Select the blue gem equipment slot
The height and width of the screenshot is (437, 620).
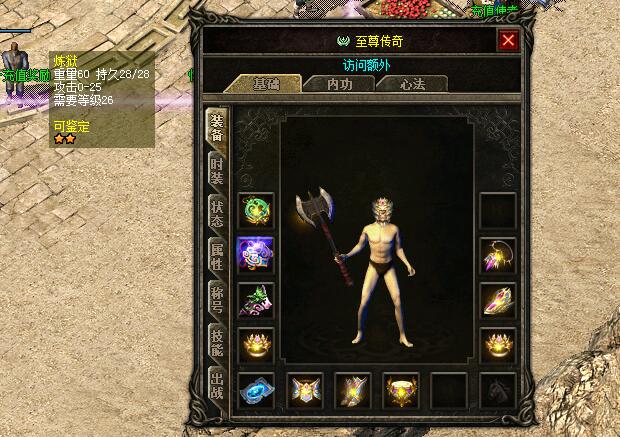[256, 391]
